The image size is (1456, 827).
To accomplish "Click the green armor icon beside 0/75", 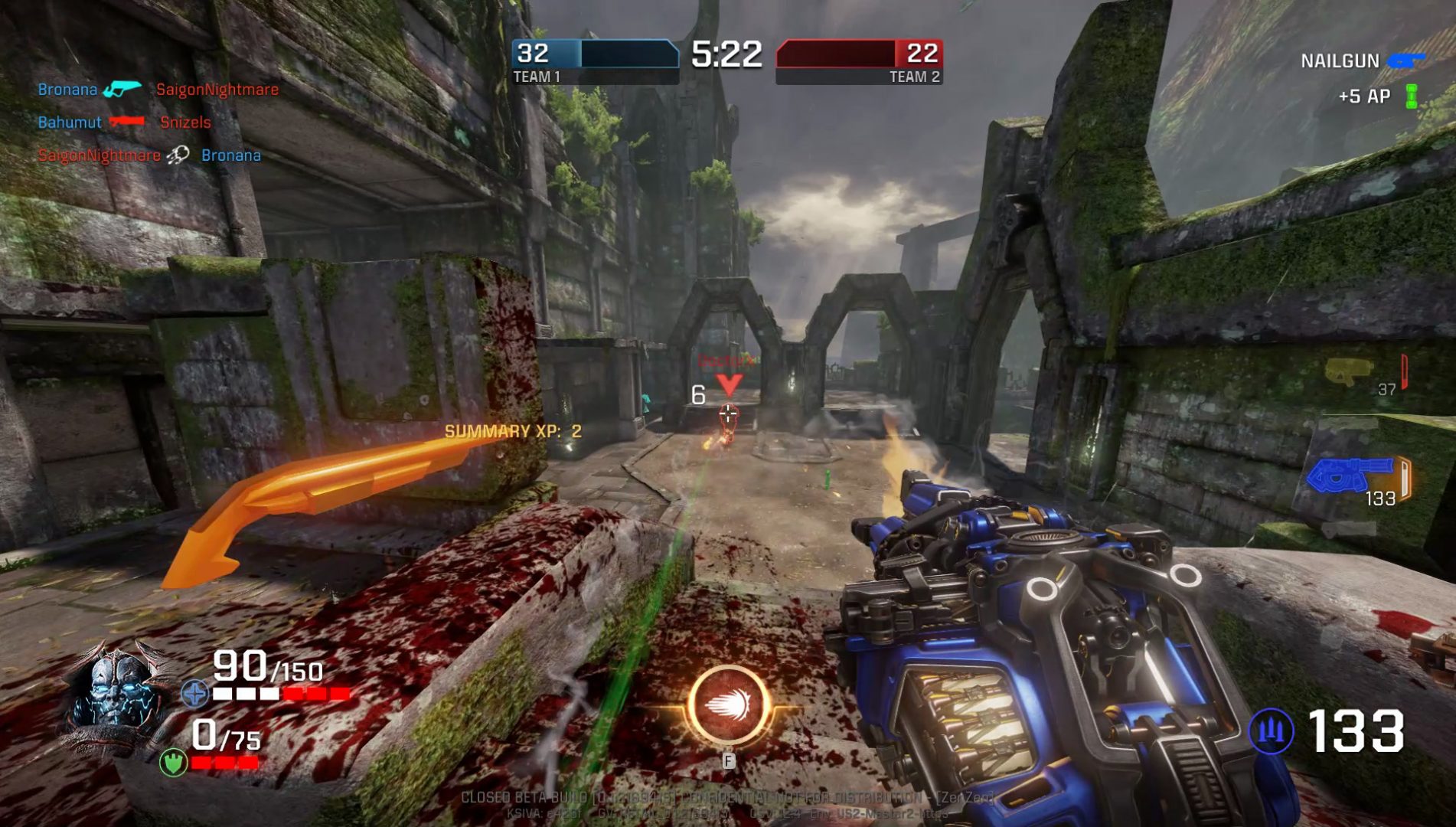I will (x=173, y=761).
